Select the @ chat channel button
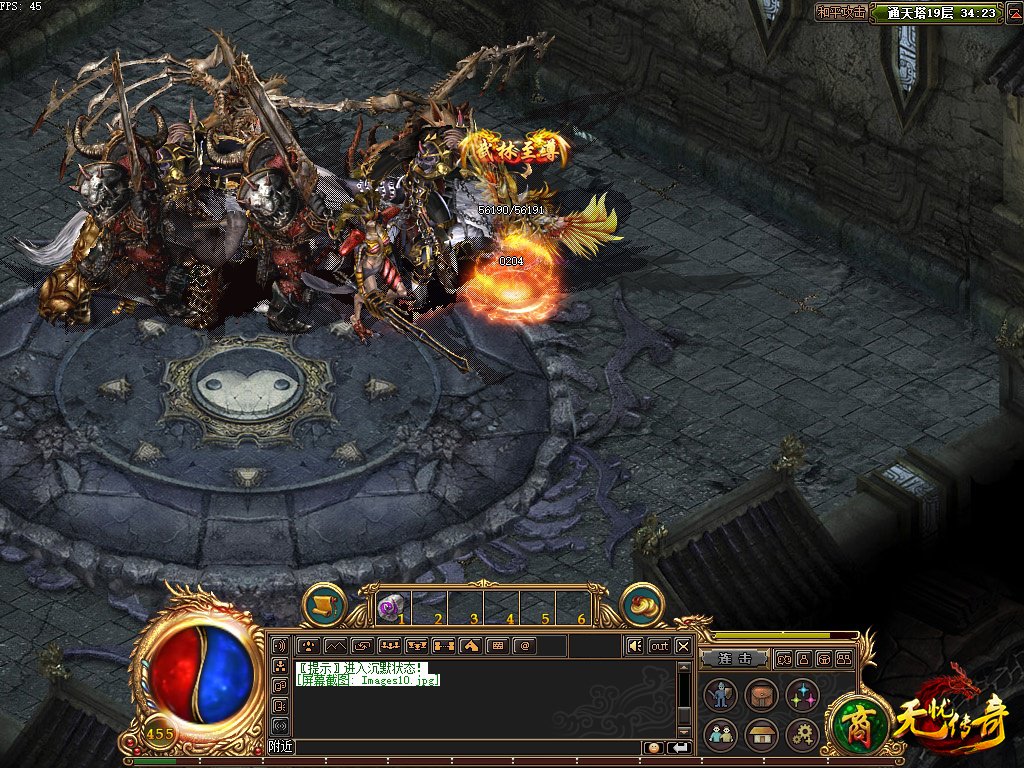 pyautogui.click(x=523, y=646)
